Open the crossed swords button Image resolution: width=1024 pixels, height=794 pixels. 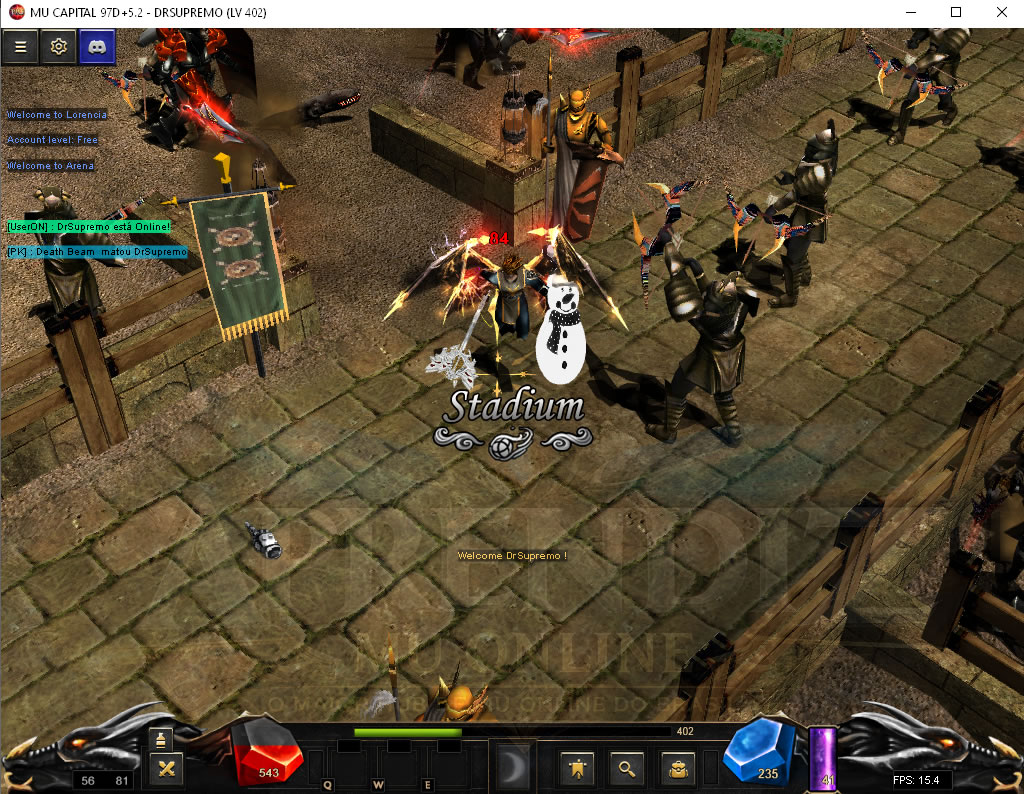pos(166,768)
